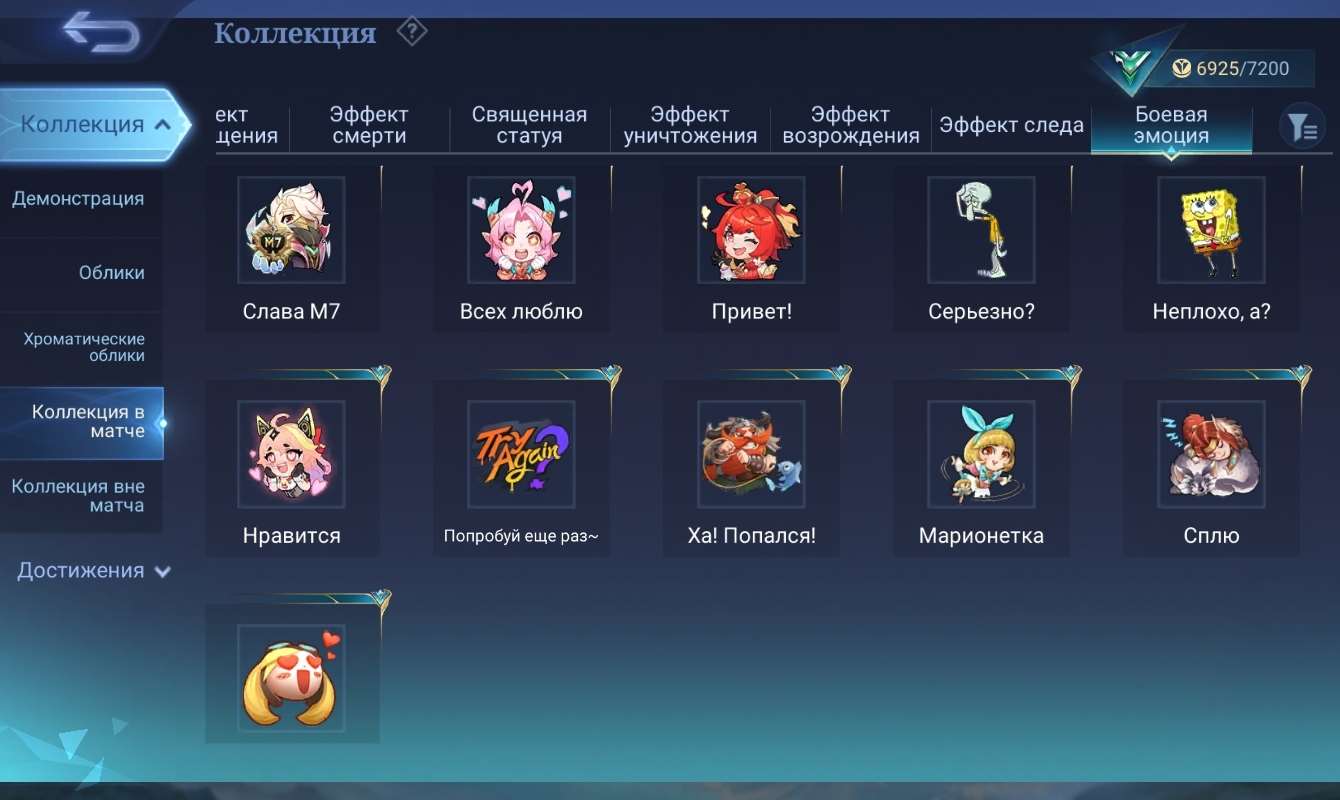The width and height of the screenshot is (1340, 800).
Task: Select the Слава M7 battle emote
Action: (x=291, y=230)
